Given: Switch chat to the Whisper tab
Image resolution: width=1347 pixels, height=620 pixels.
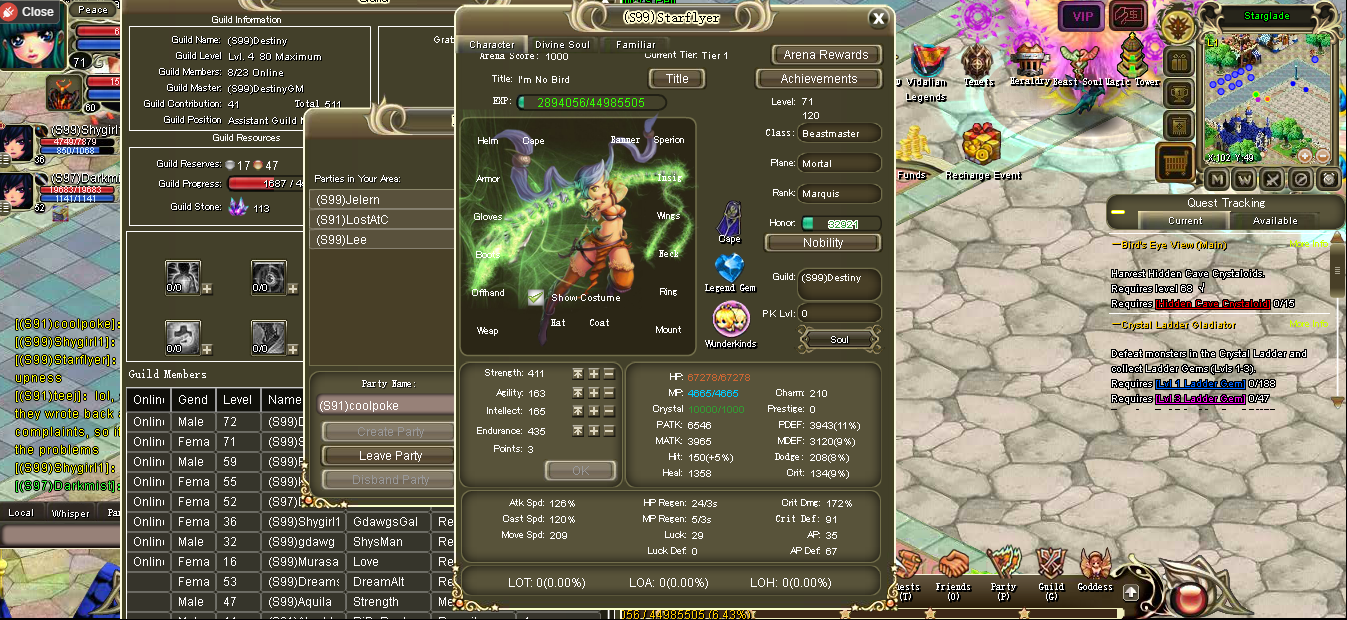Looking at the screenshot, I should tap(70, 513).
